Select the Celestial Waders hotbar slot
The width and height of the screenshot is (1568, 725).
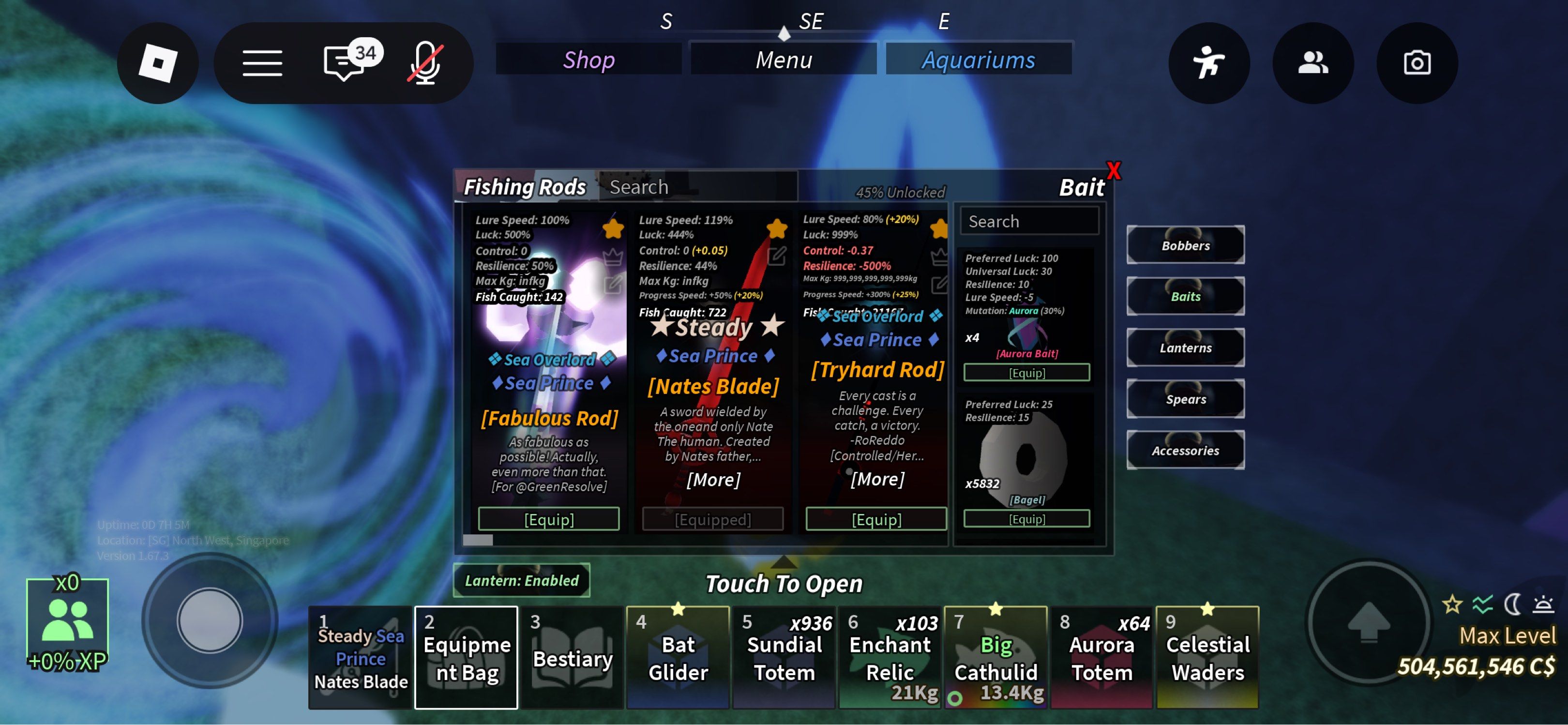click(1207, 657)
